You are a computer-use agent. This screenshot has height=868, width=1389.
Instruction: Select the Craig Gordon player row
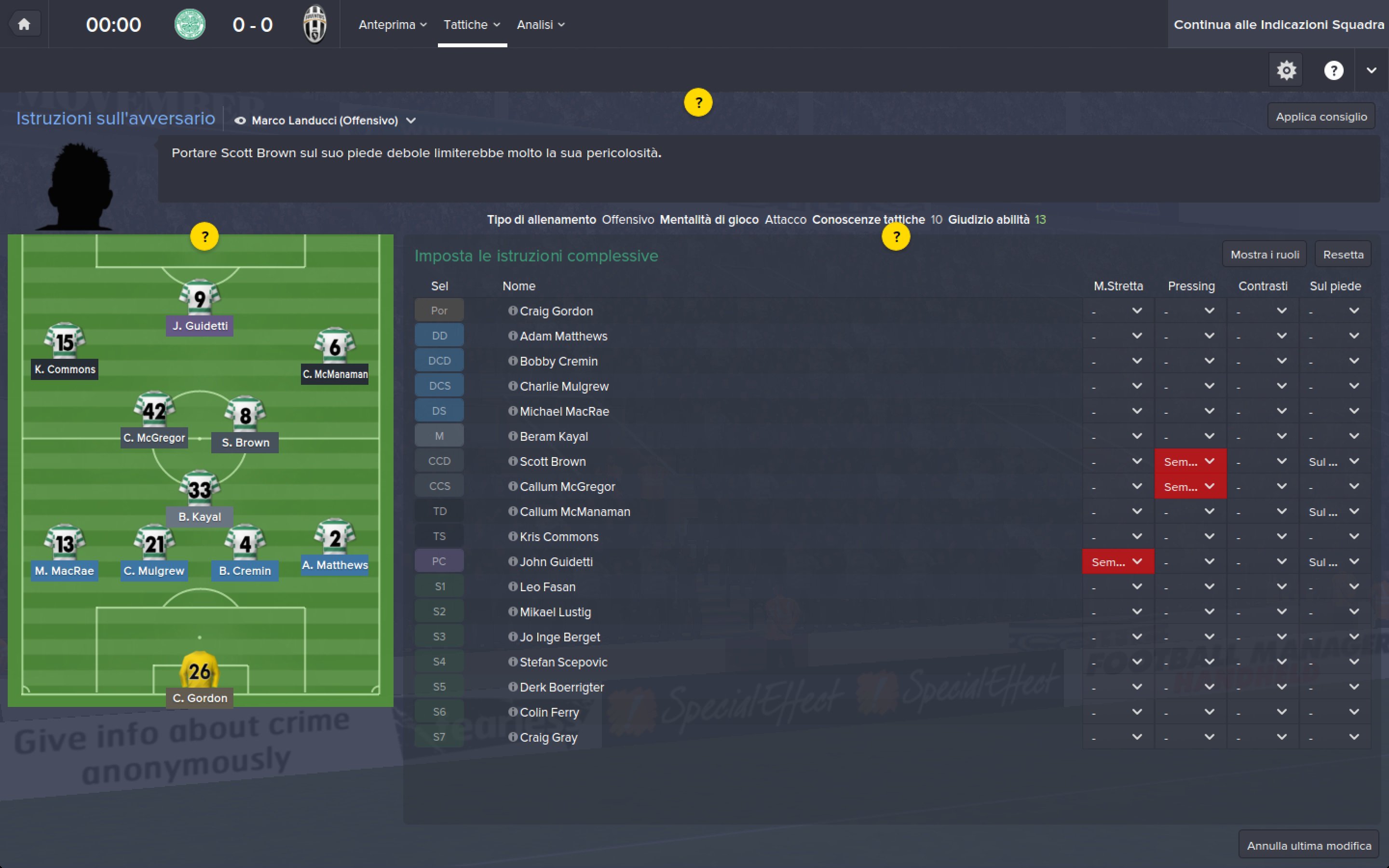[556, 311]
